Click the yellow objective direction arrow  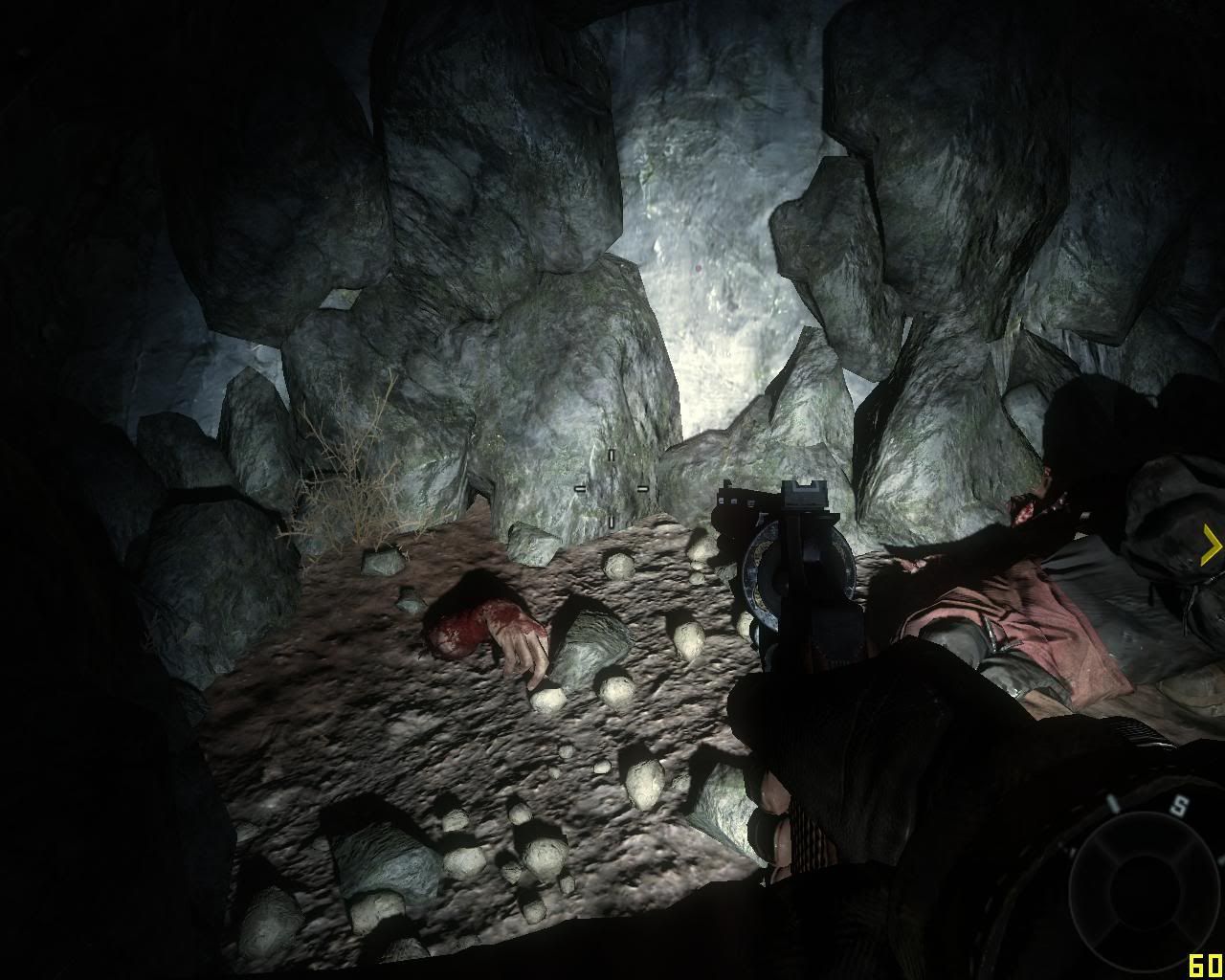coord(1211,546)
